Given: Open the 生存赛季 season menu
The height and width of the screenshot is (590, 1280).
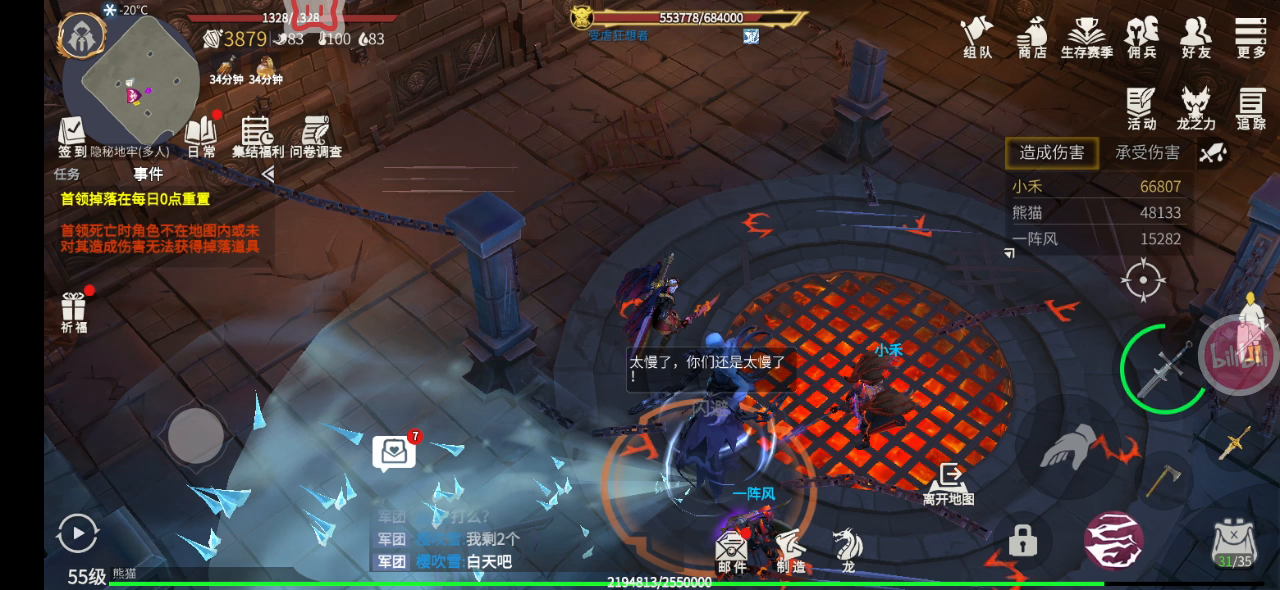Looking at the screenshot, I should (1087, 37).
